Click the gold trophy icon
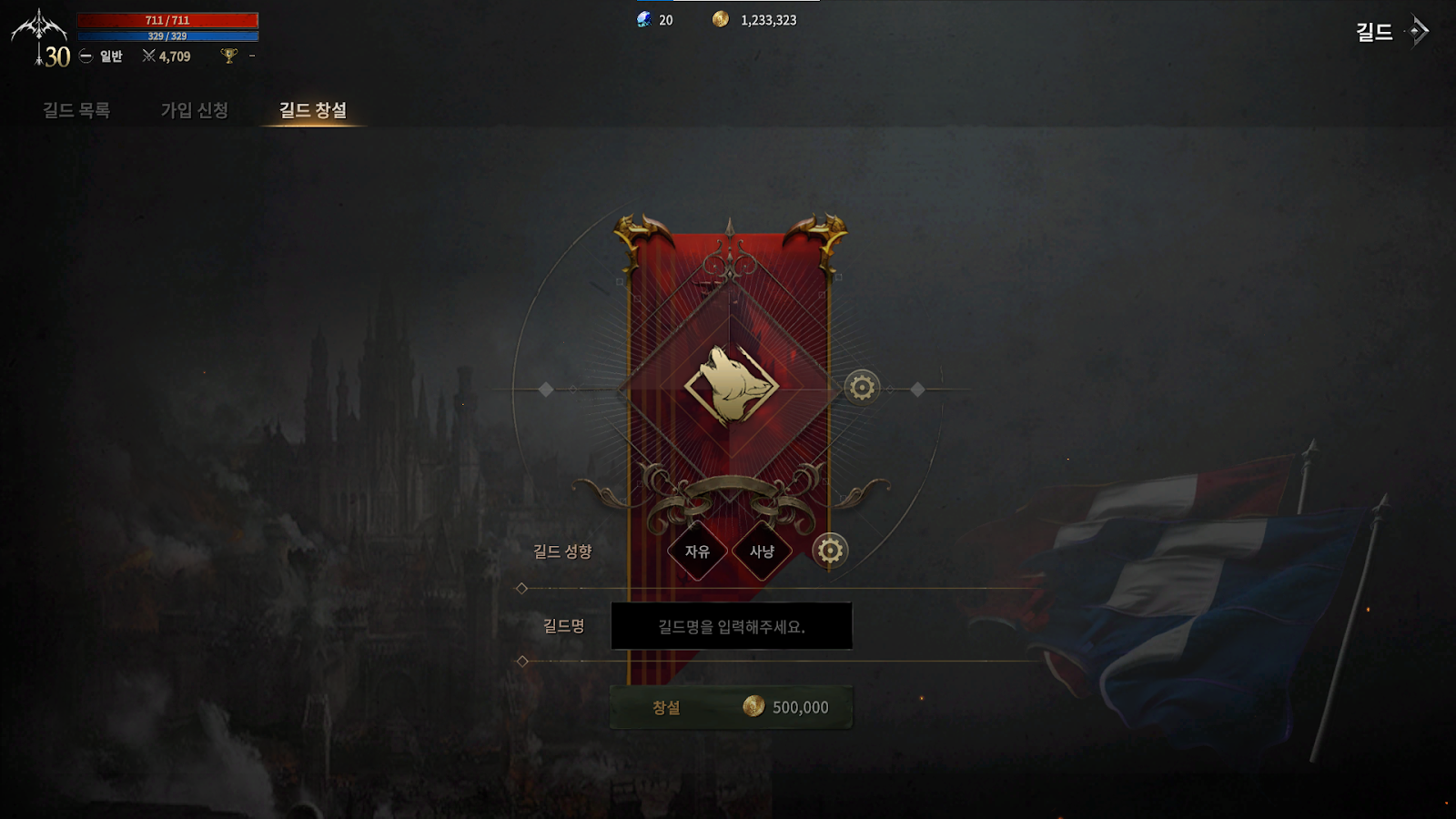This screenshot has width=1456, height=819. [229, 56]
